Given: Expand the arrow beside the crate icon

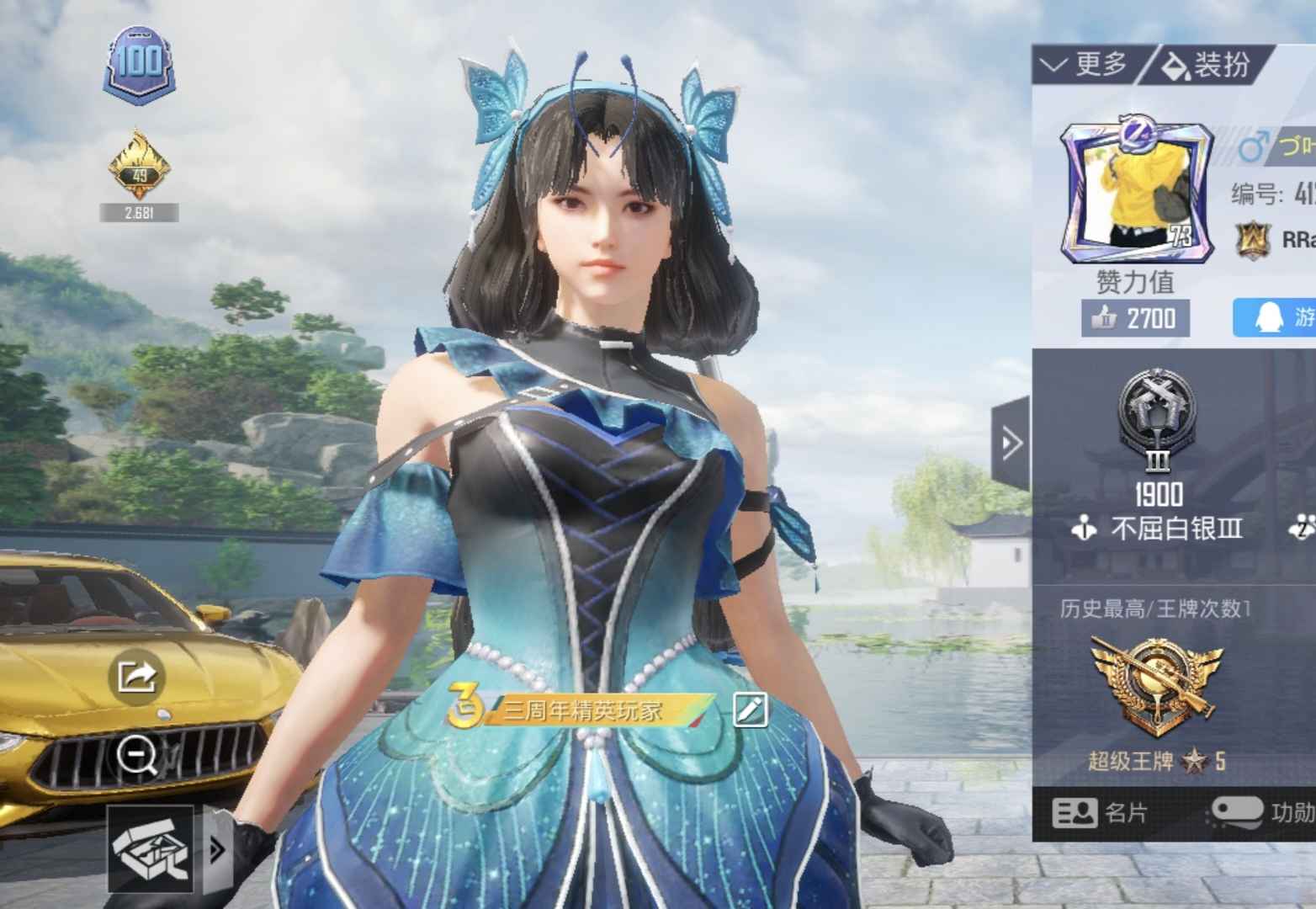Looking at the screenshot, I should (217, 850).
